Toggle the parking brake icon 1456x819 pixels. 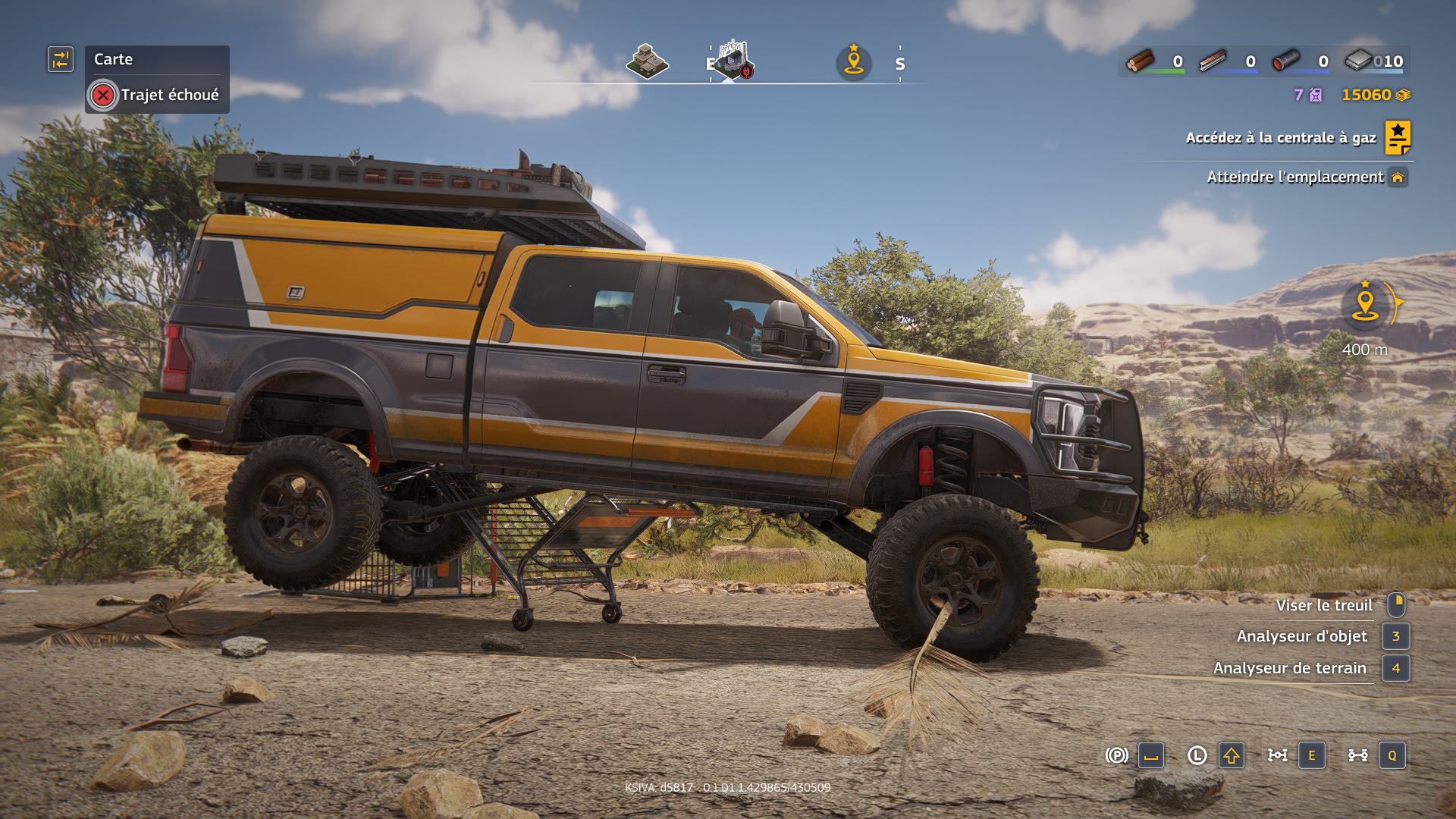(x=1116, y=755)
